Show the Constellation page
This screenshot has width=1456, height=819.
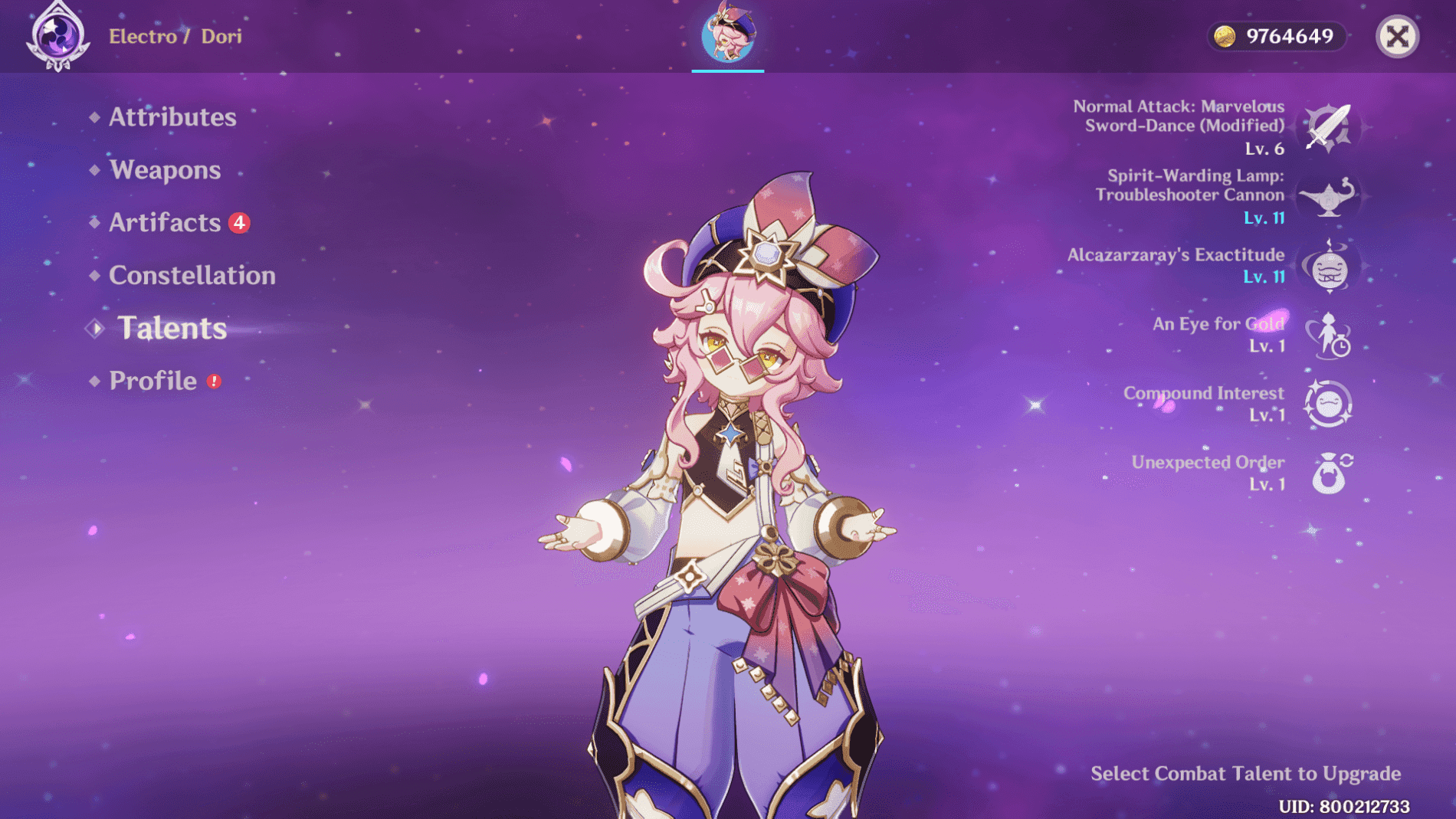pos(192,276)
